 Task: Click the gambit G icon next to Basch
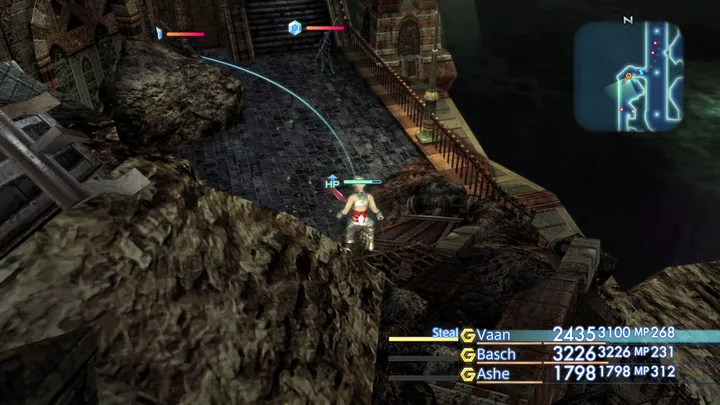(467, 353)
